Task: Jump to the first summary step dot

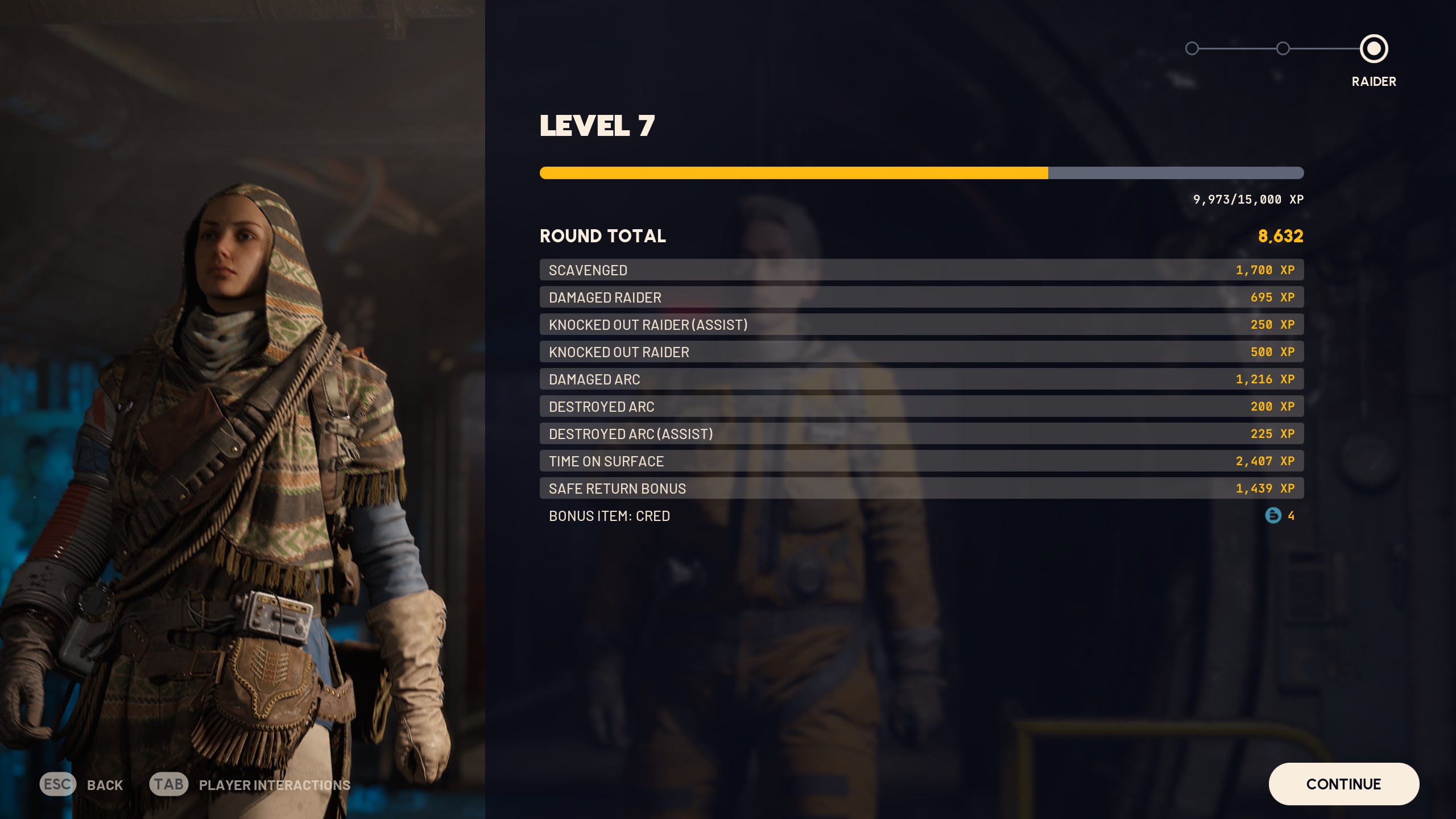Action: (x=1192, y=49)
